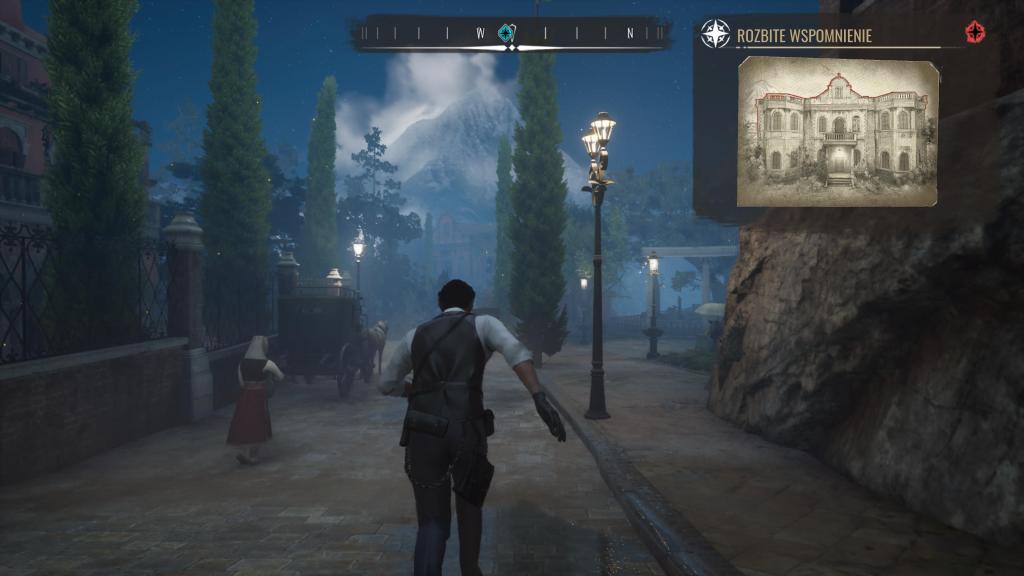Select the teal objective marker on compass
Viewport: 1024px width, 576px height.
(507, 33)
